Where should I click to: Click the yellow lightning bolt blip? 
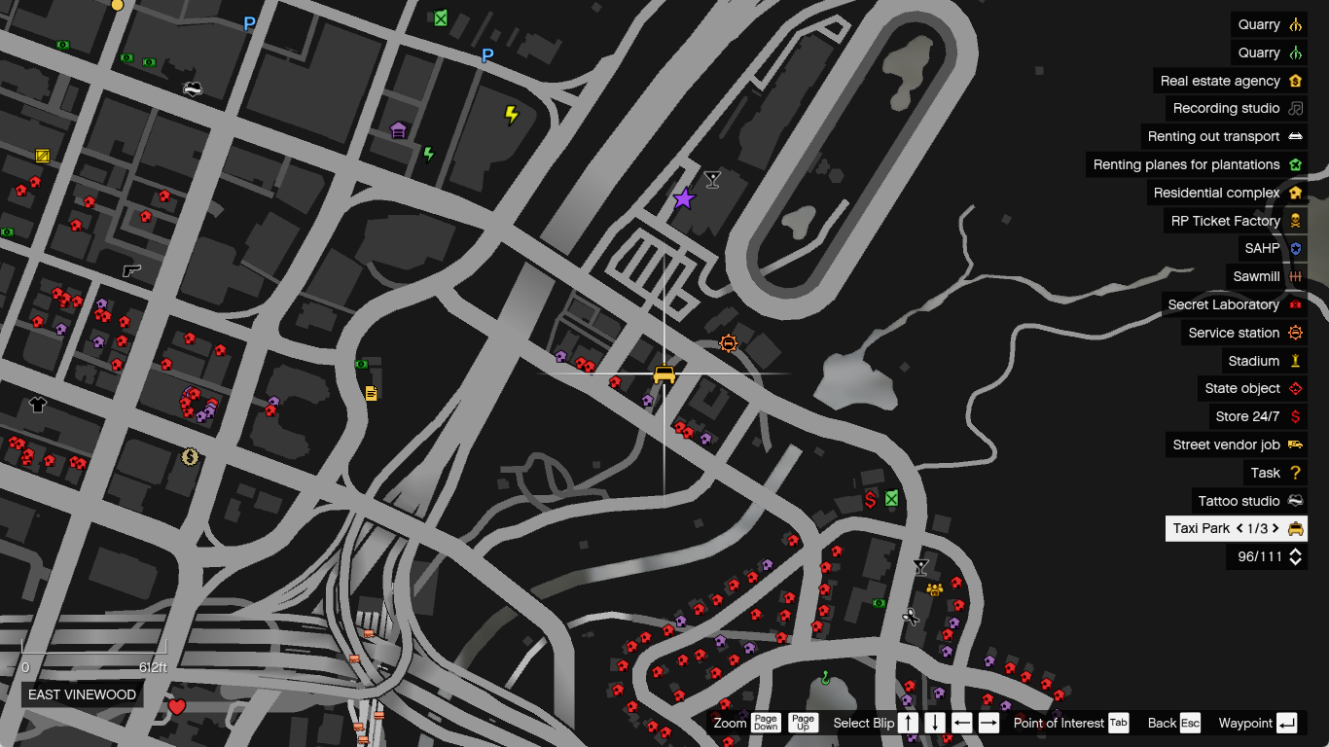[512, 115]
